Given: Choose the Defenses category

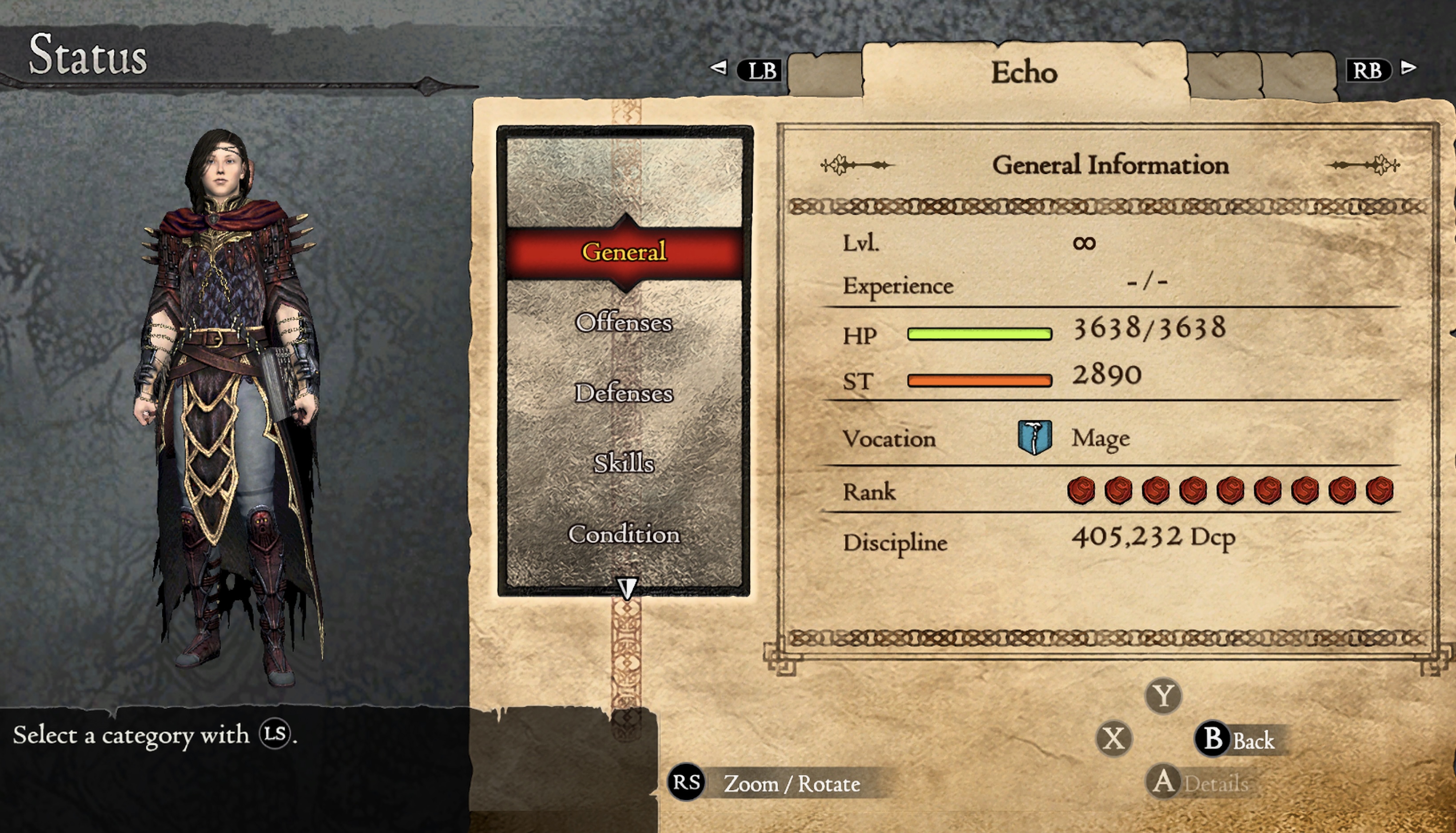Looking at the screenshot, I should point(624,393).
